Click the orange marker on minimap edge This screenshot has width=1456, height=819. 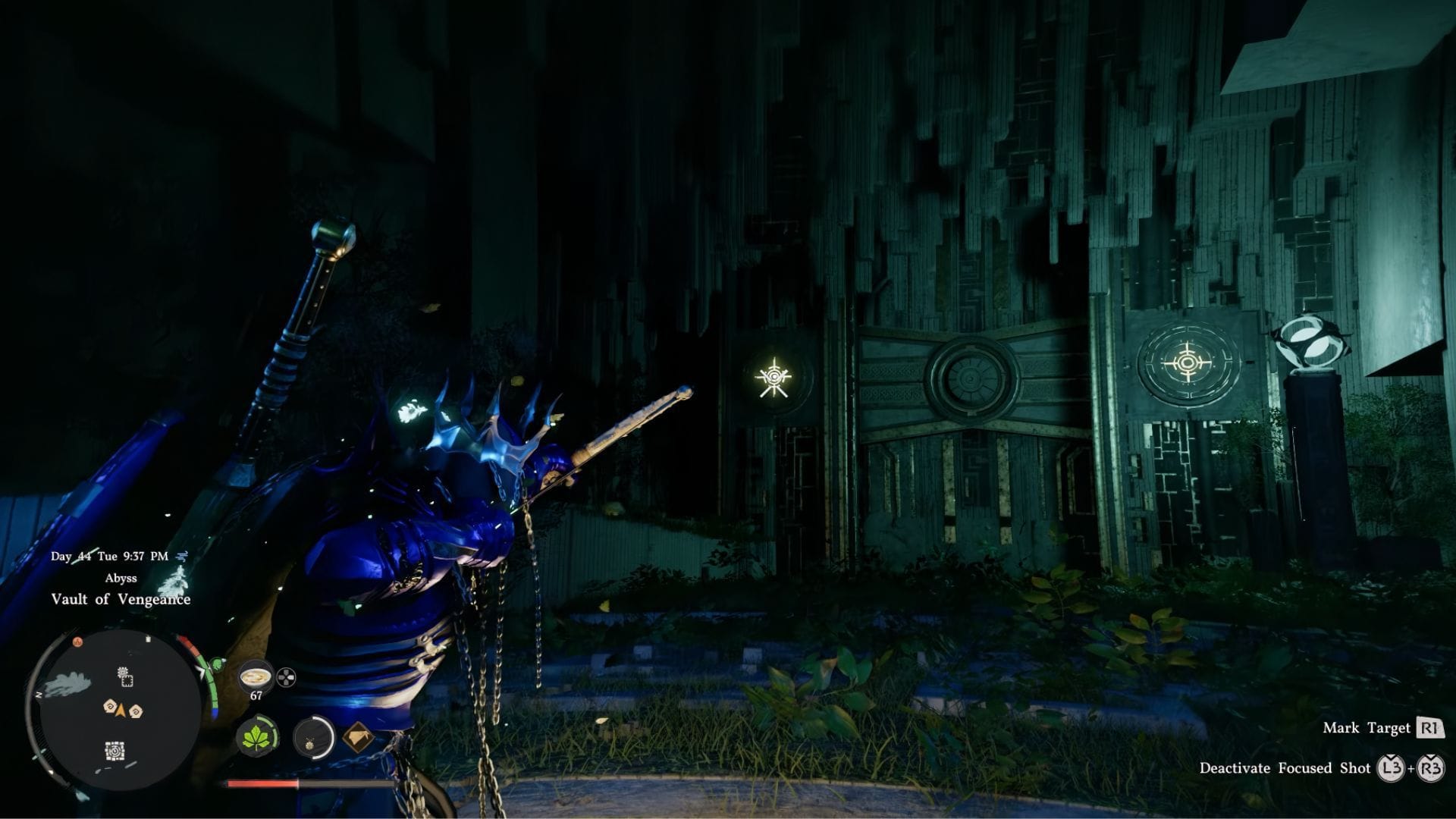click(x=77, y=642)
